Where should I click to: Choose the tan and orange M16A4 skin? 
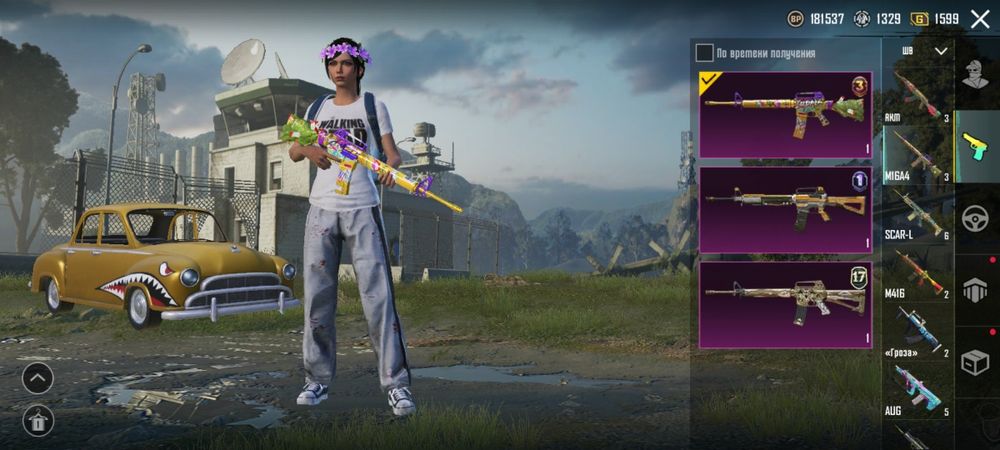(x=785, y=209)
